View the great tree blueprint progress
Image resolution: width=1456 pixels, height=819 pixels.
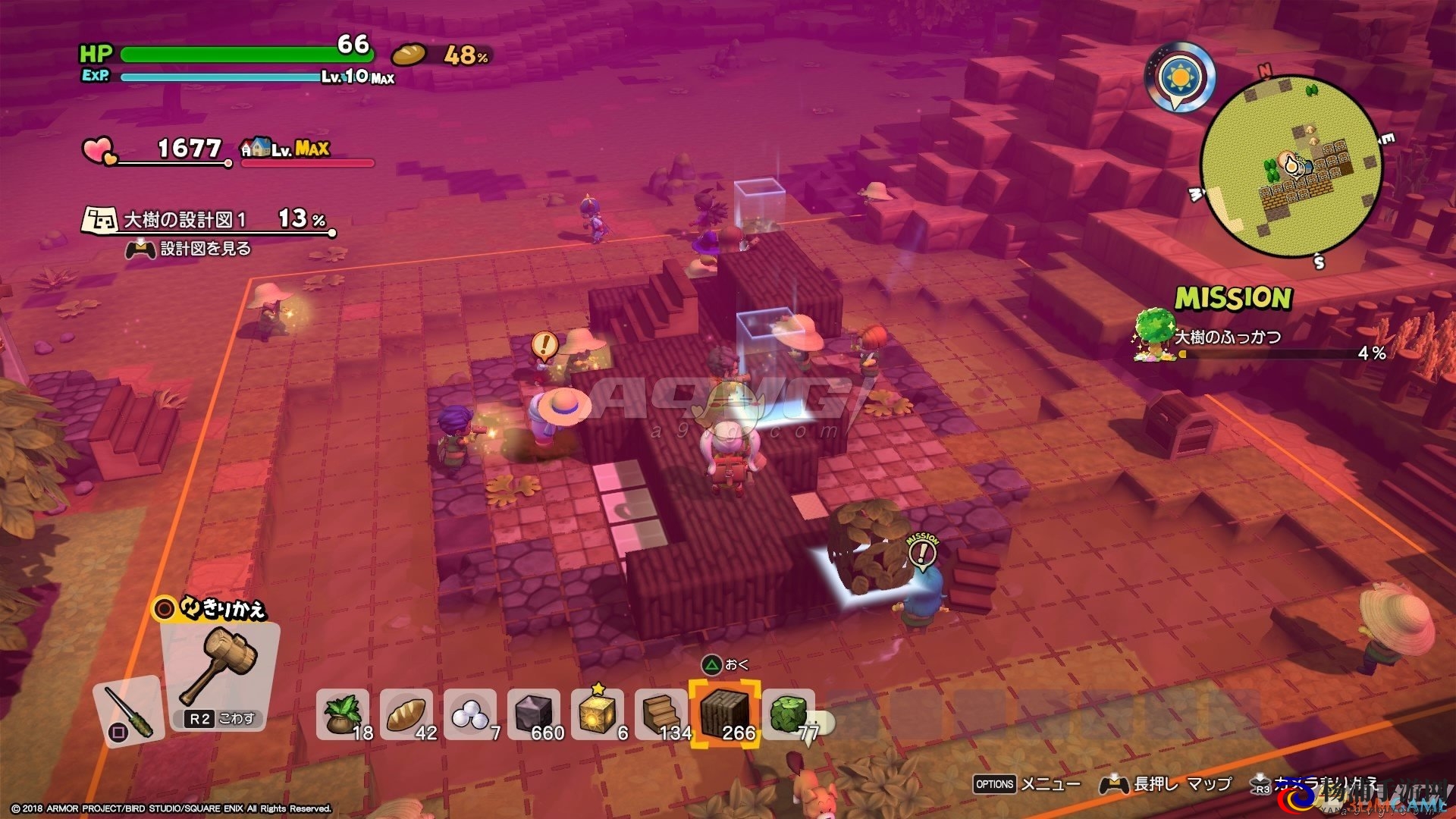[x=209, y=220]
